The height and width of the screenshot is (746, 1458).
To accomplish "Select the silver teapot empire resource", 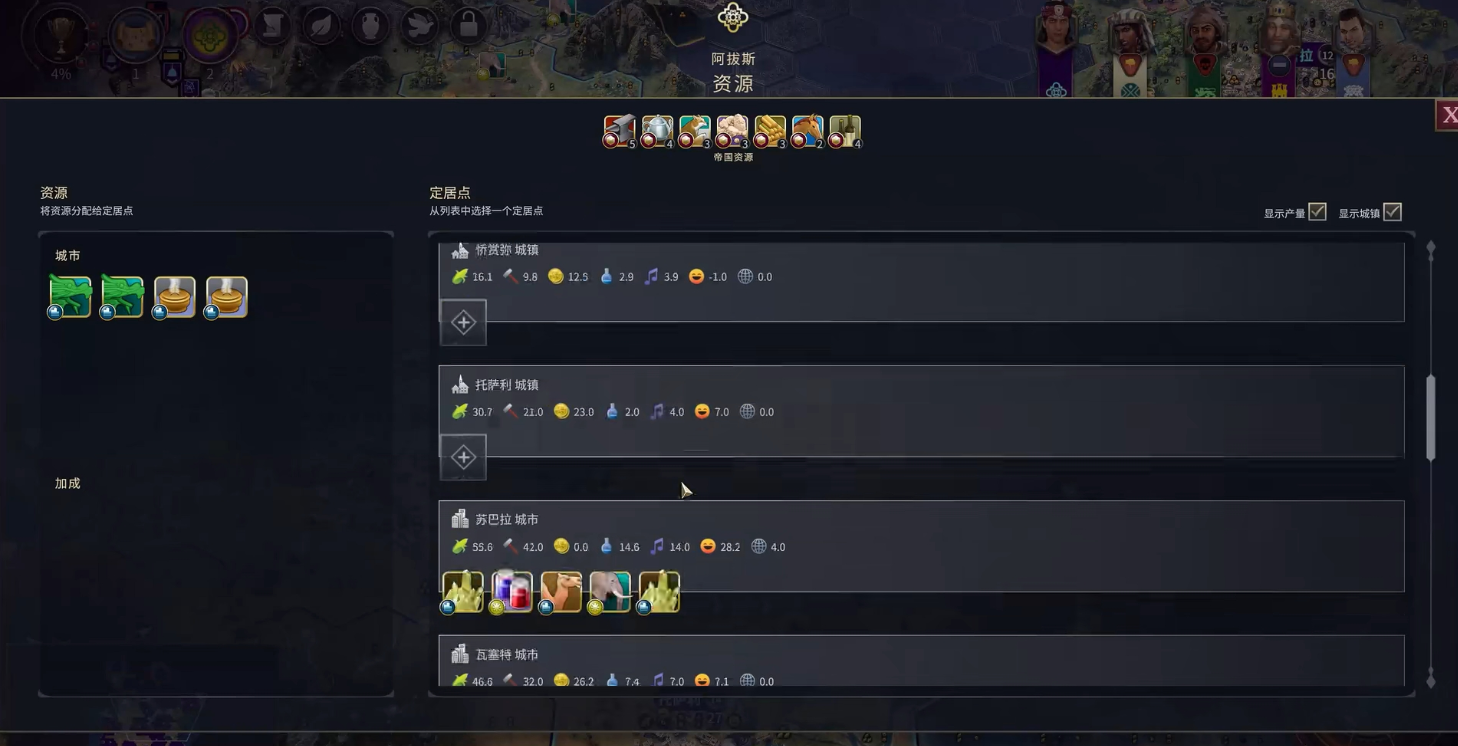I will click(657, 131).
